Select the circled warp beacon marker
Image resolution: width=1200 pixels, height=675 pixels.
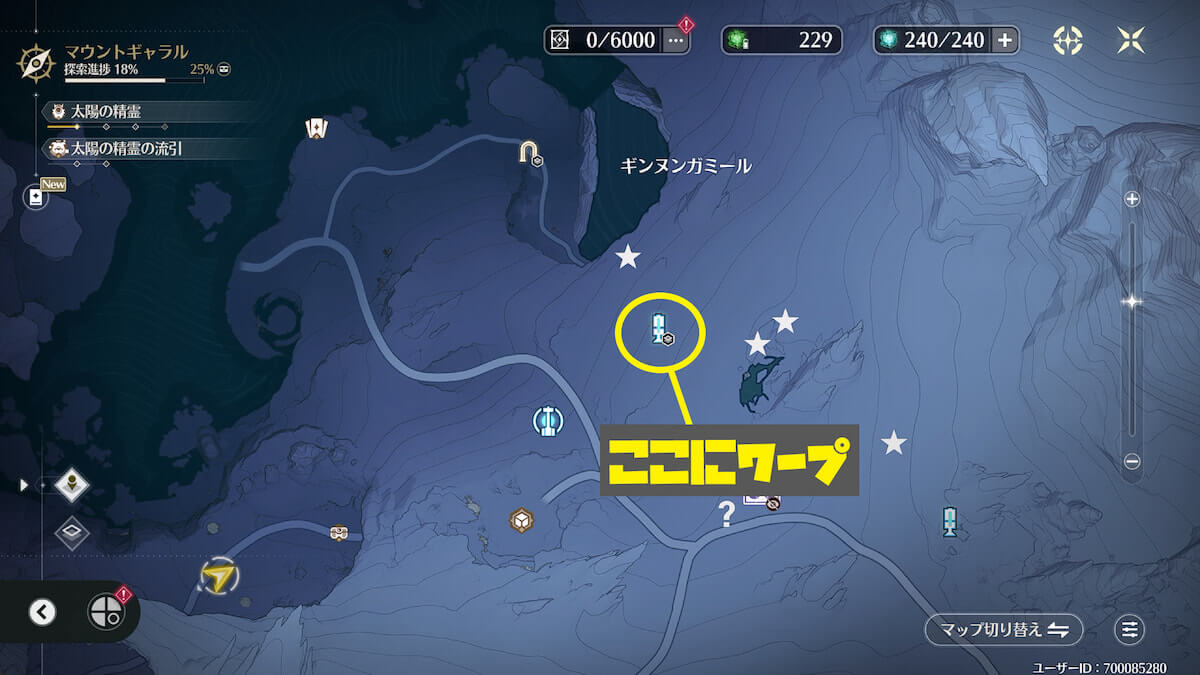tap(659, 328)
